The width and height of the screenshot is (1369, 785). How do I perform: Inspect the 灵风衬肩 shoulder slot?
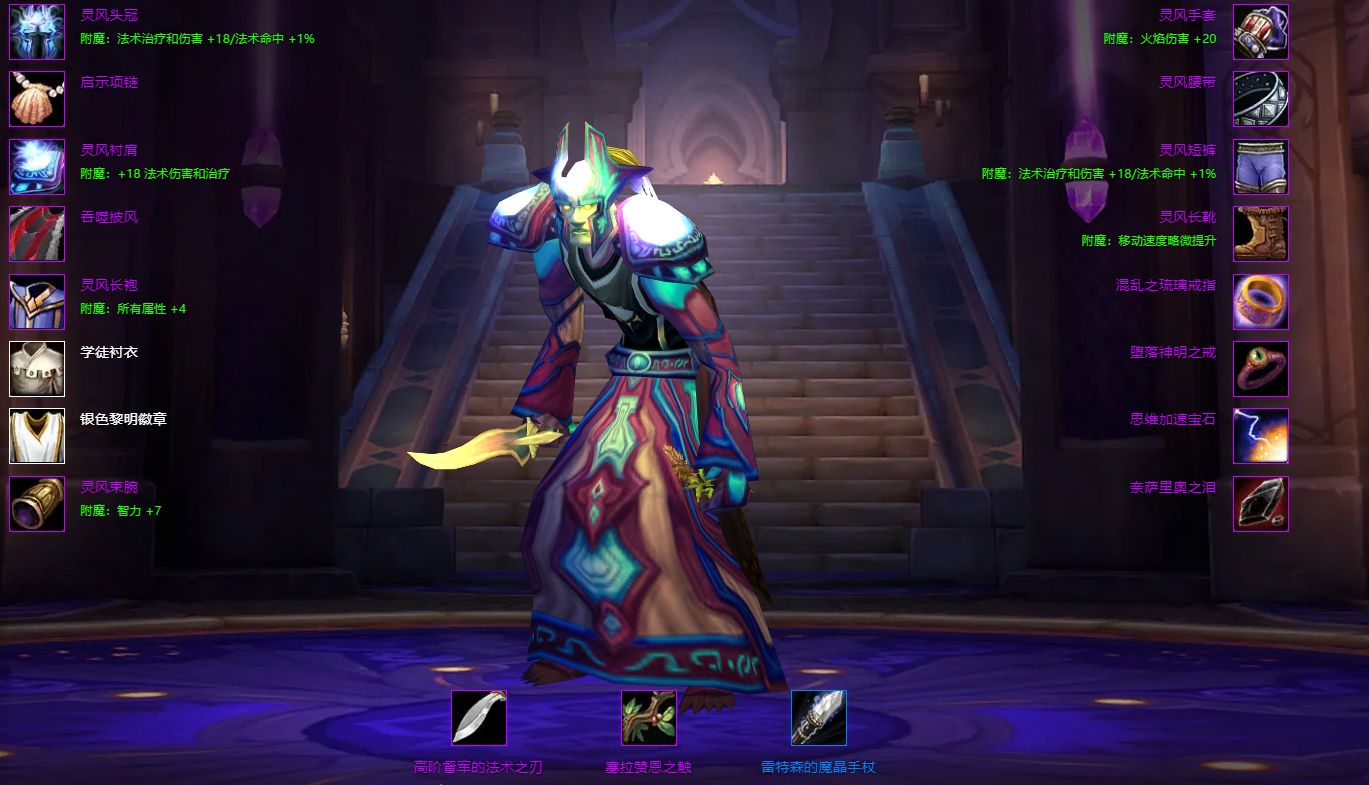(x=37, y=166)
